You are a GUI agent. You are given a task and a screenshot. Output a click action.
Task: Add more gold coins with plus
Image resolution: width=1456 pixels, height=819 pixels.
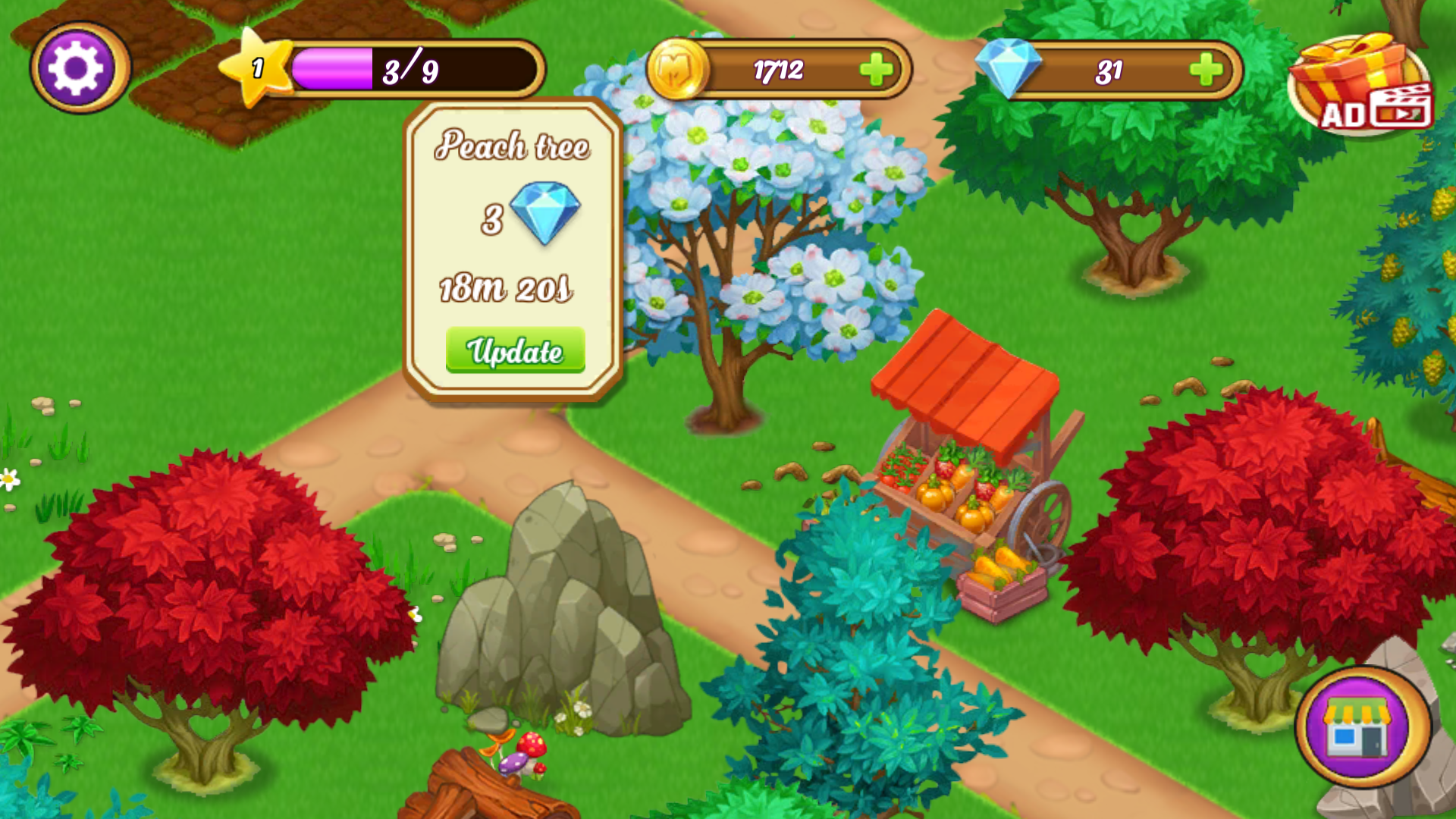coord(876,70)
